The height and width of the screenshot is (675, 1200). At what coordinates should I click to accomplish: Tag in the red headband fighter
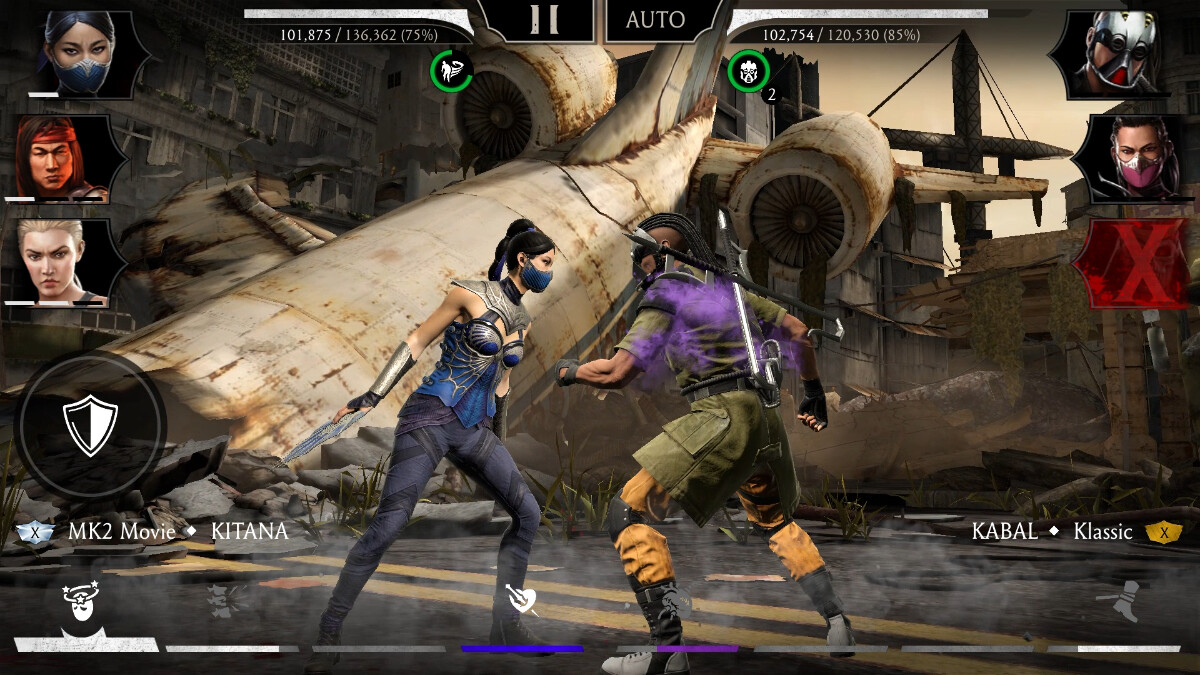point(62,158)
